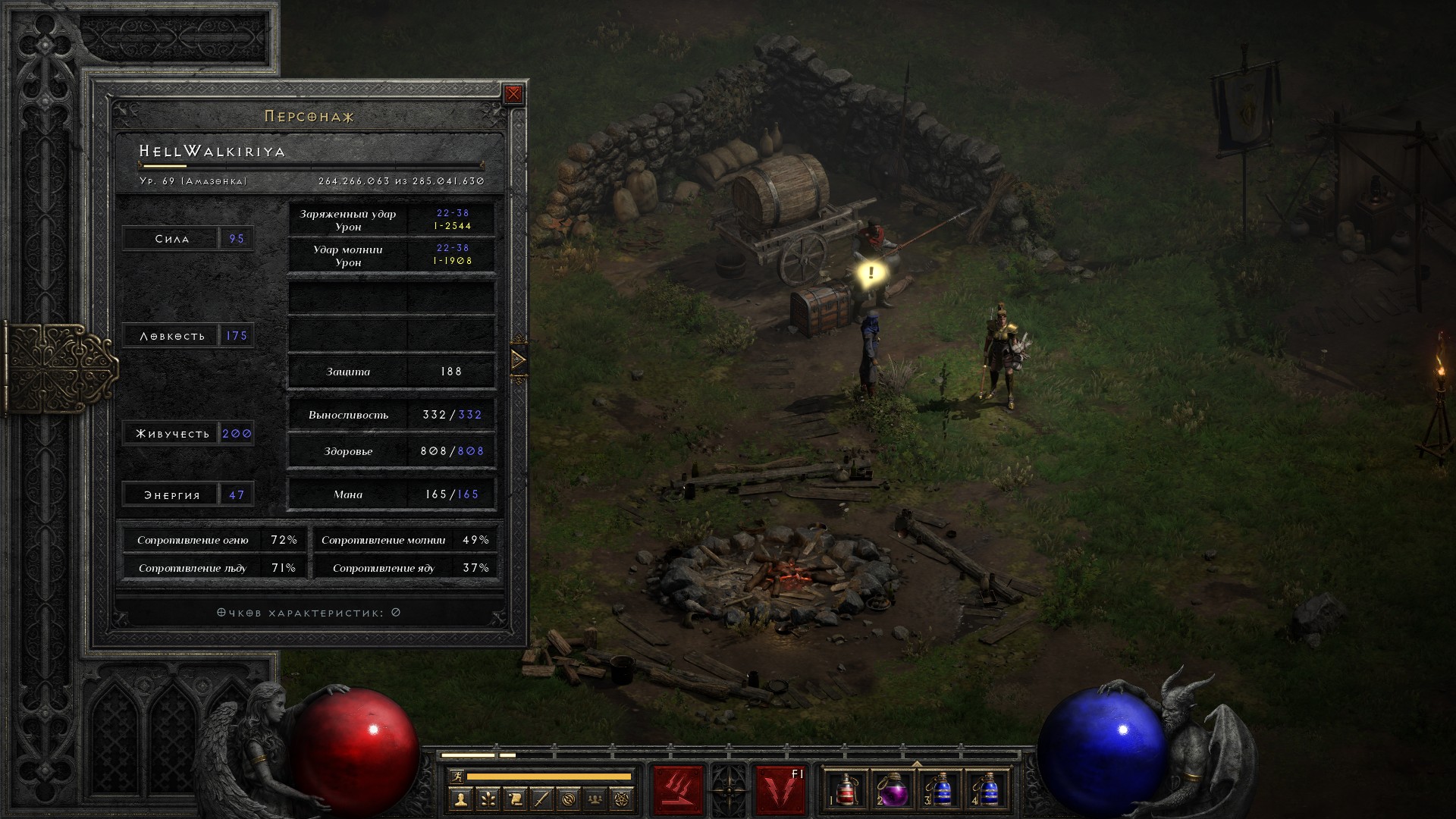Expand the character panel with the side arrow
Image resolution: width=1456 pixels, height=819 pixels.
tap(519, 359)
